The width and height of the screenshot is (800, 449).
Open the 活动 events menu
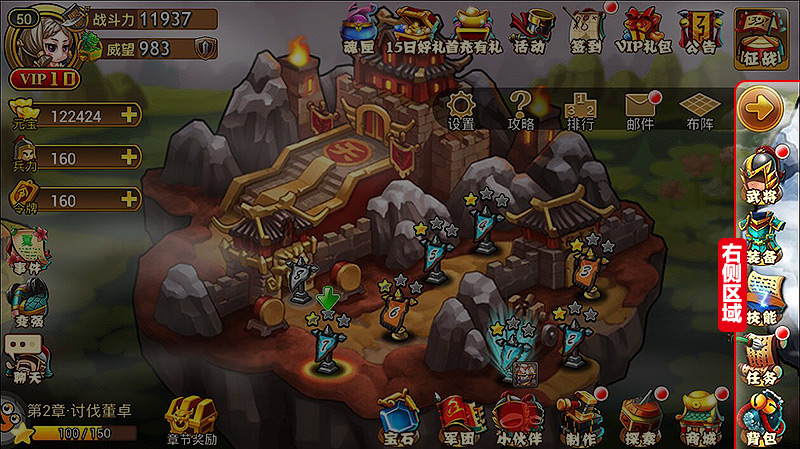pyautogui.click(x=530, y=29)
